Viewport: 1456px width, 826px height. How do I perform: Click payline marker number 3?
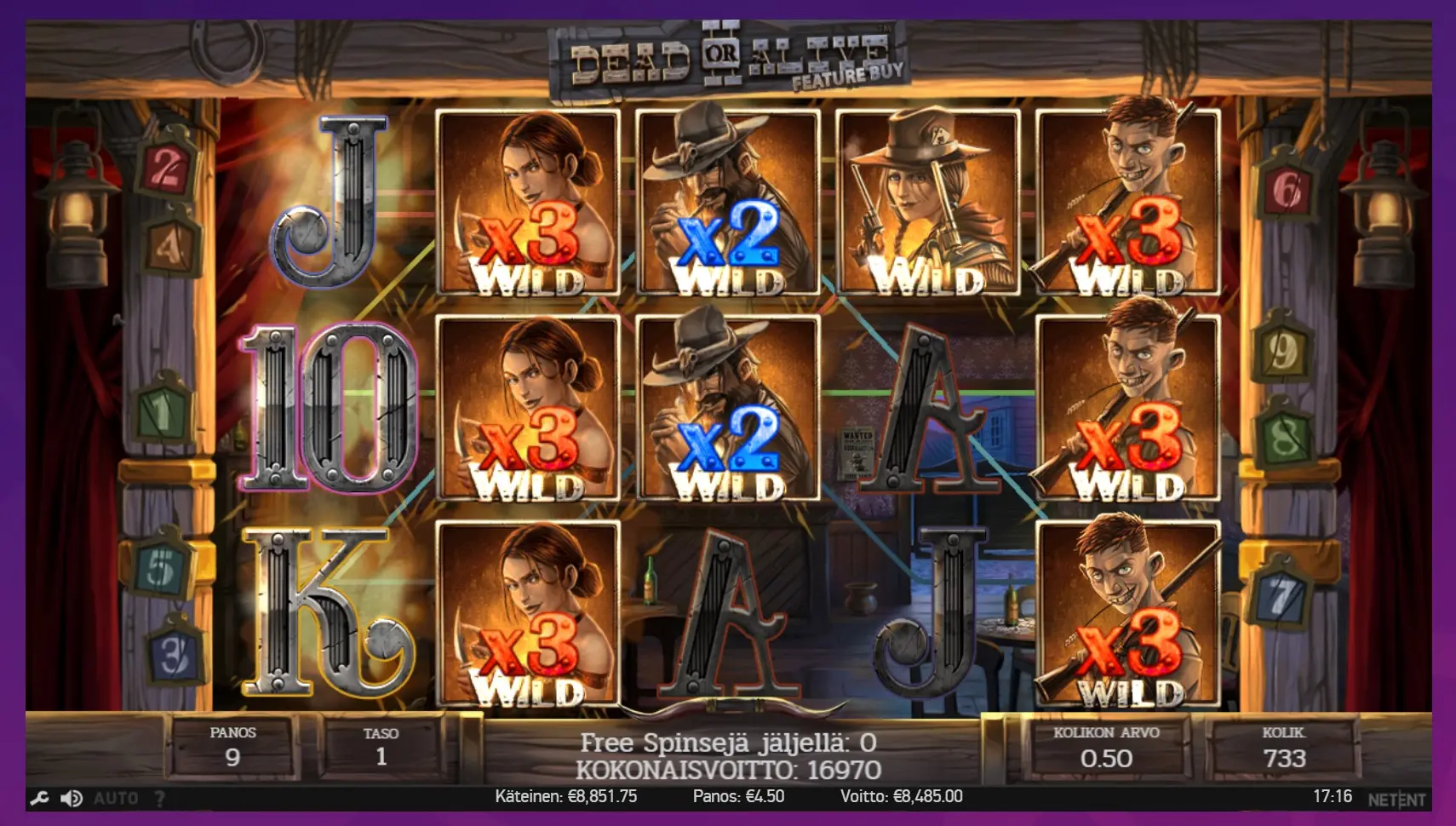click(x=175, y=654)
